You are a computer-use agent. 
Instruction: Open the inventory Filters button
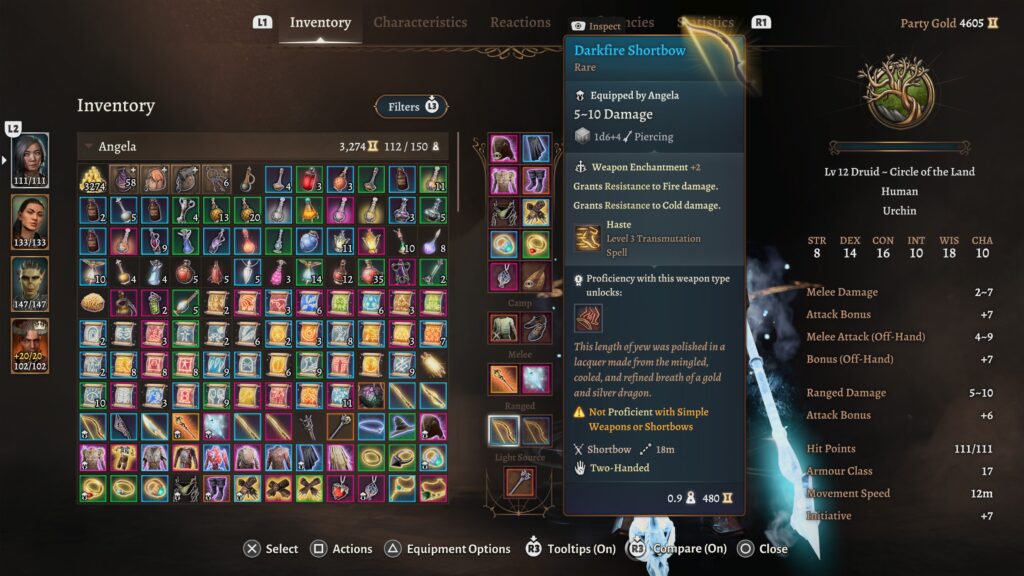point(411,106)
